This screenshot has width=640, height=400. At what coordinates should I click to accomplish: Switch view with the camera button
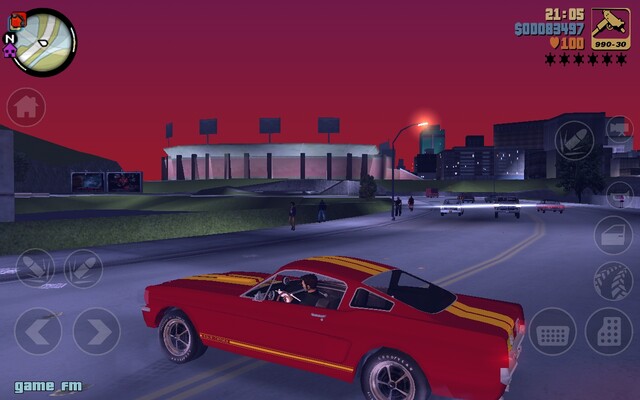point(620,128)
